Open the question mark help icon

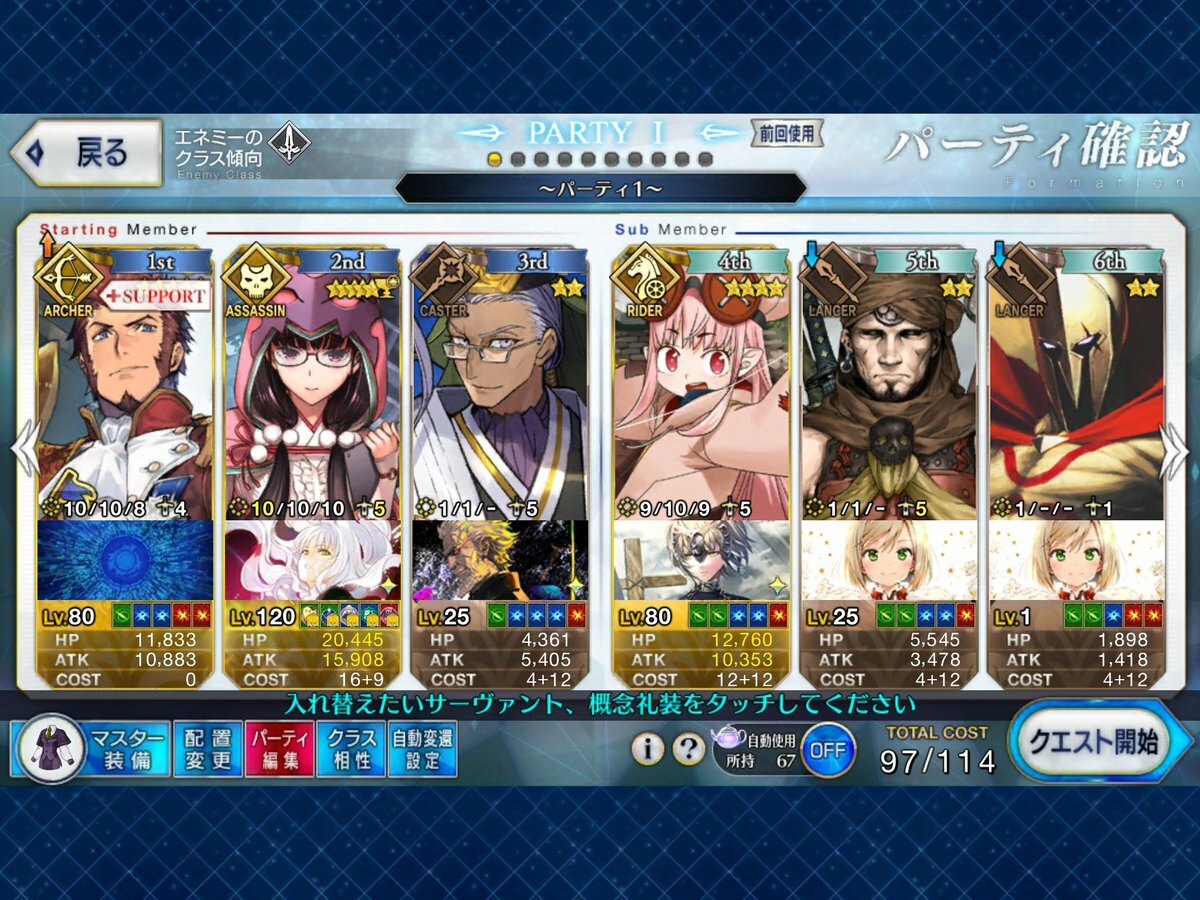coord(688,748)
